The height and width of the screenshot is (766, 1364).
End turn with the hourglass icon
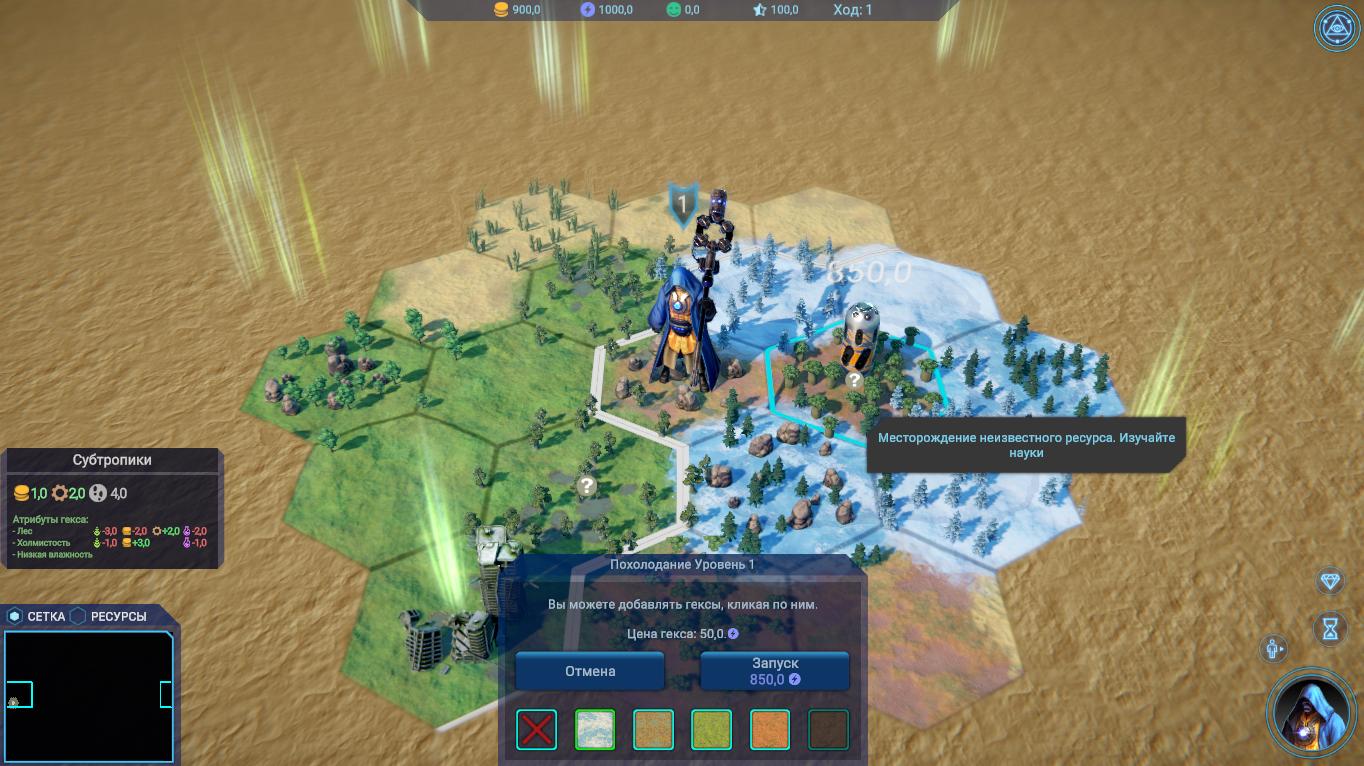[x=1330, y=628]
